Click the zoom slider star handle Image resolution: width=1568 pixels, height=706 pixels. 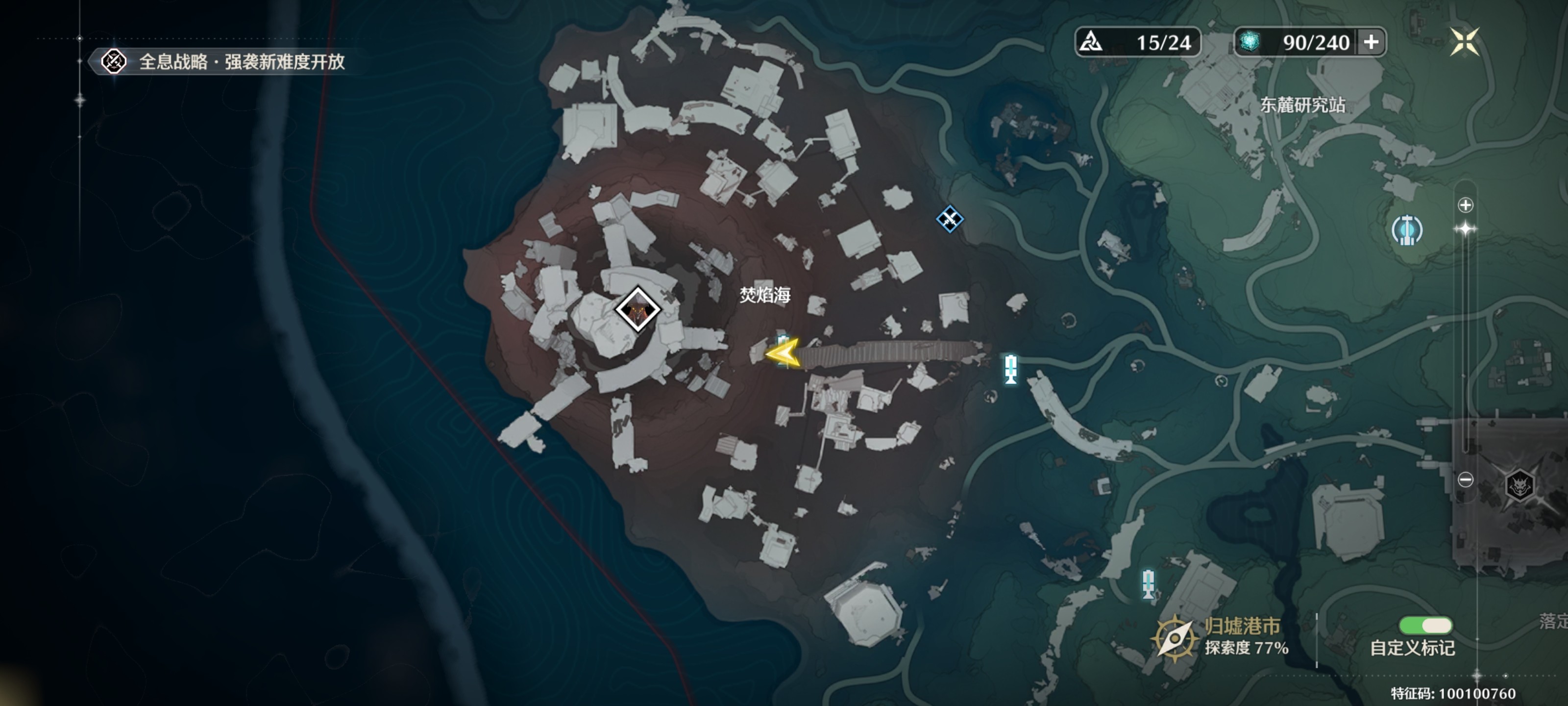click(x=1465, y=229)
